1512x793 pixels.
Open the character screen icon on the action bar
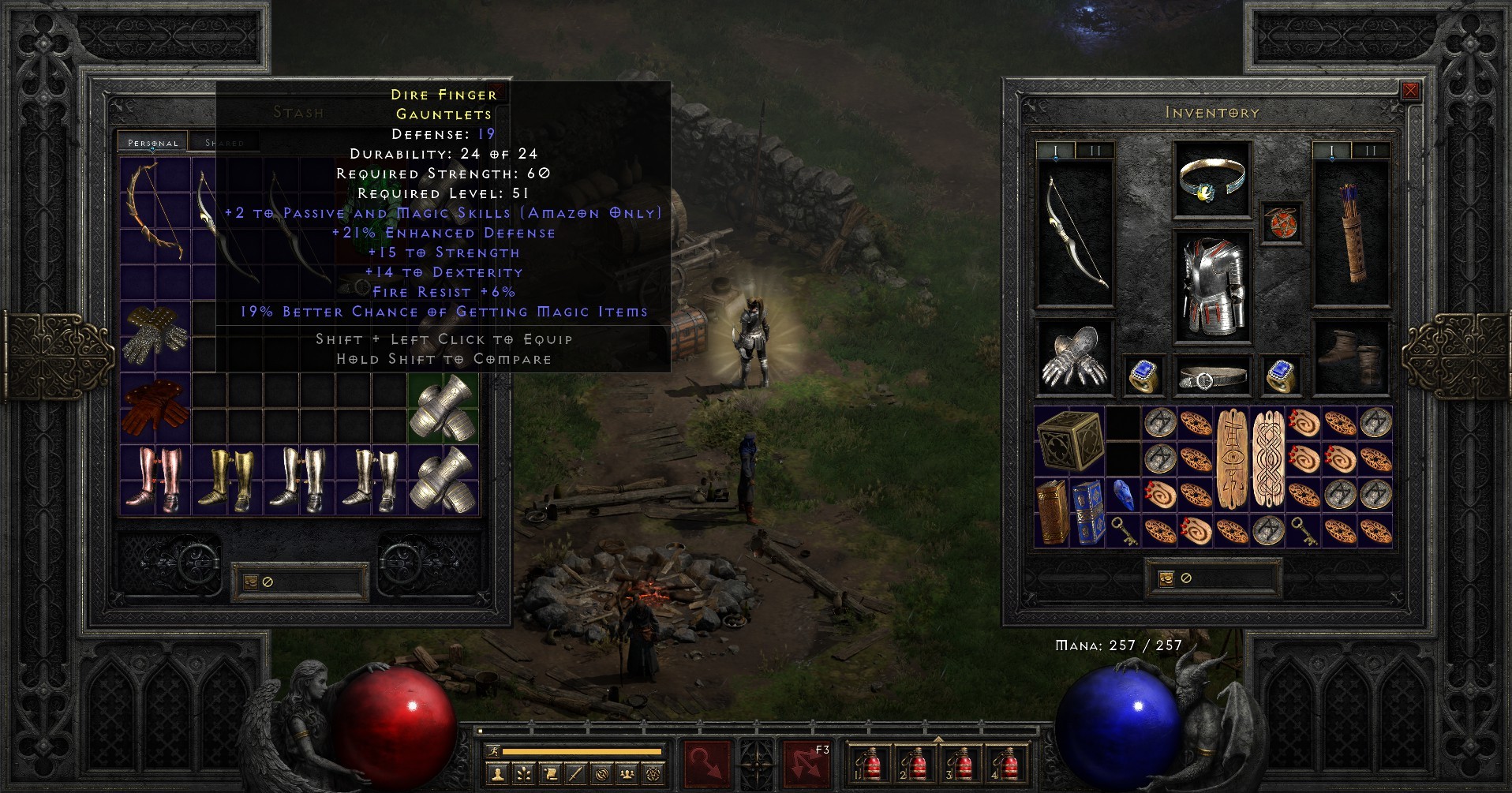pyautogui.click(x=498, y=773)
